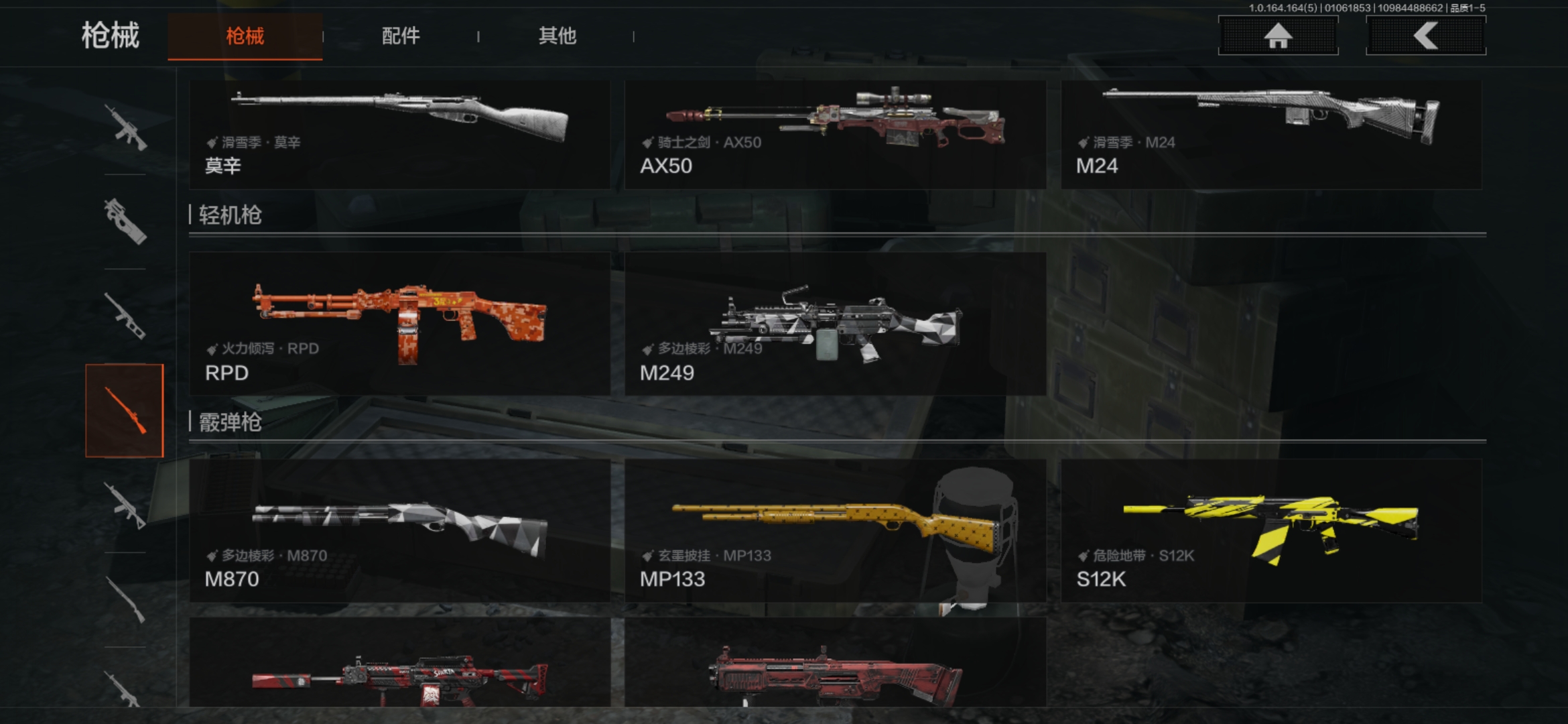This screenshot has height=724, width=1568.
Task: Go to the home screen
Action: 1278,36
